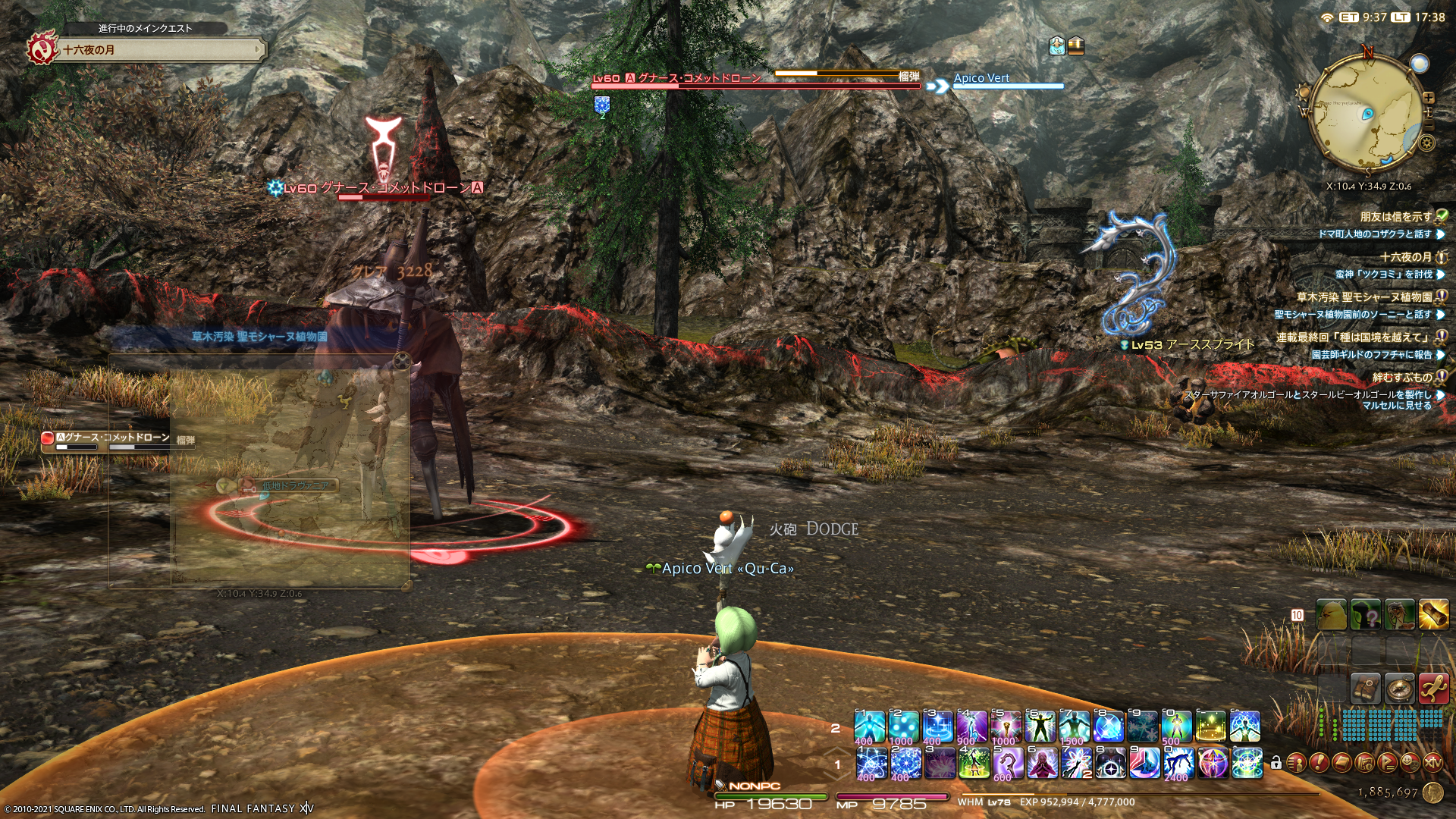Activate the red running-figure sprint icon
This screenshot has width=1456, height=819.
point(1433,688)
